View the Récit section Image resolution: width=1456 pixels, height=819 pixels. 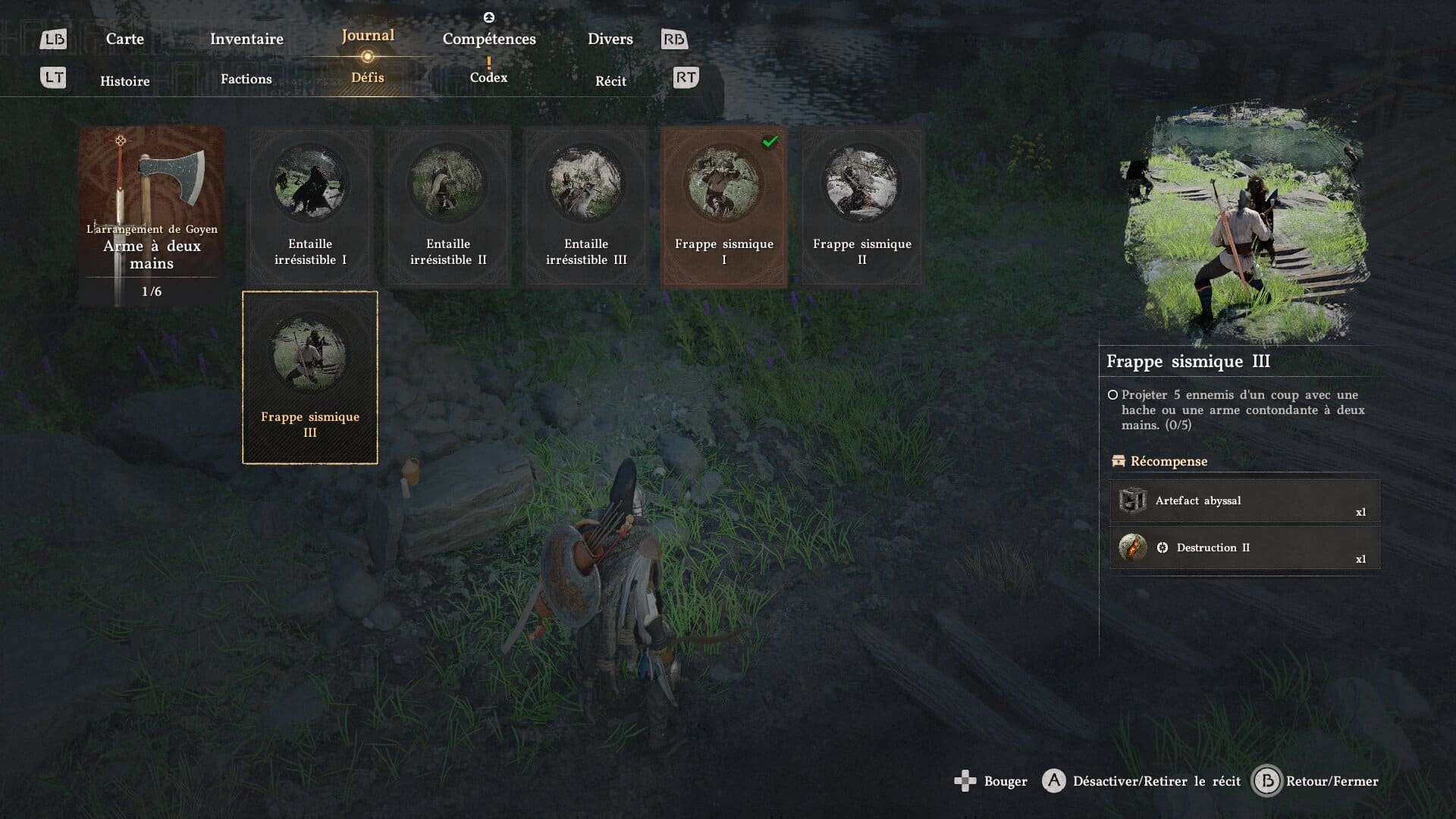610,81
